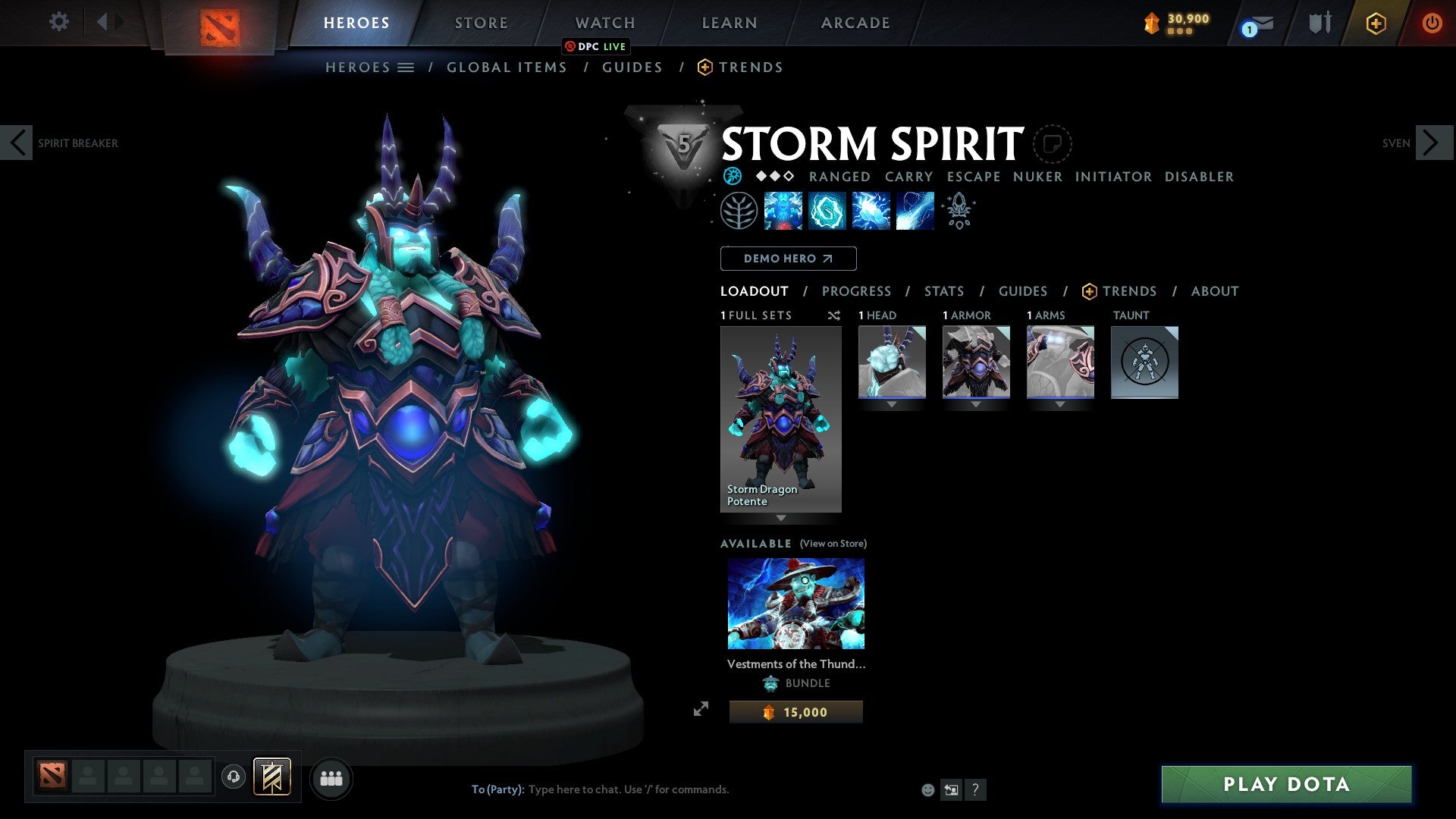Expand the Head item slot dropdown arrow

point(891,404)
